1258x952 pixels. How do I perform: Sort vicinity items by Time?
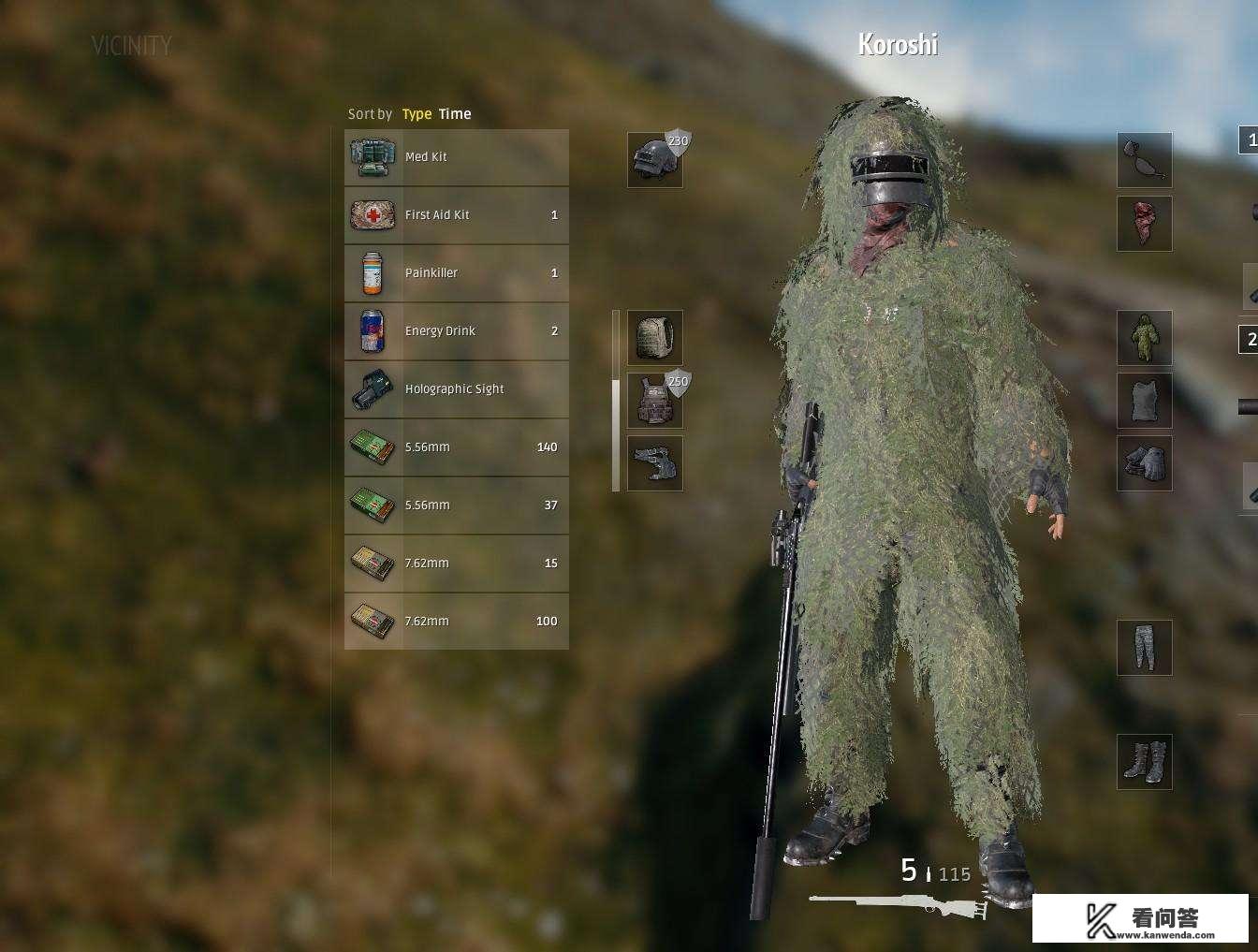[x=455, y=113]
